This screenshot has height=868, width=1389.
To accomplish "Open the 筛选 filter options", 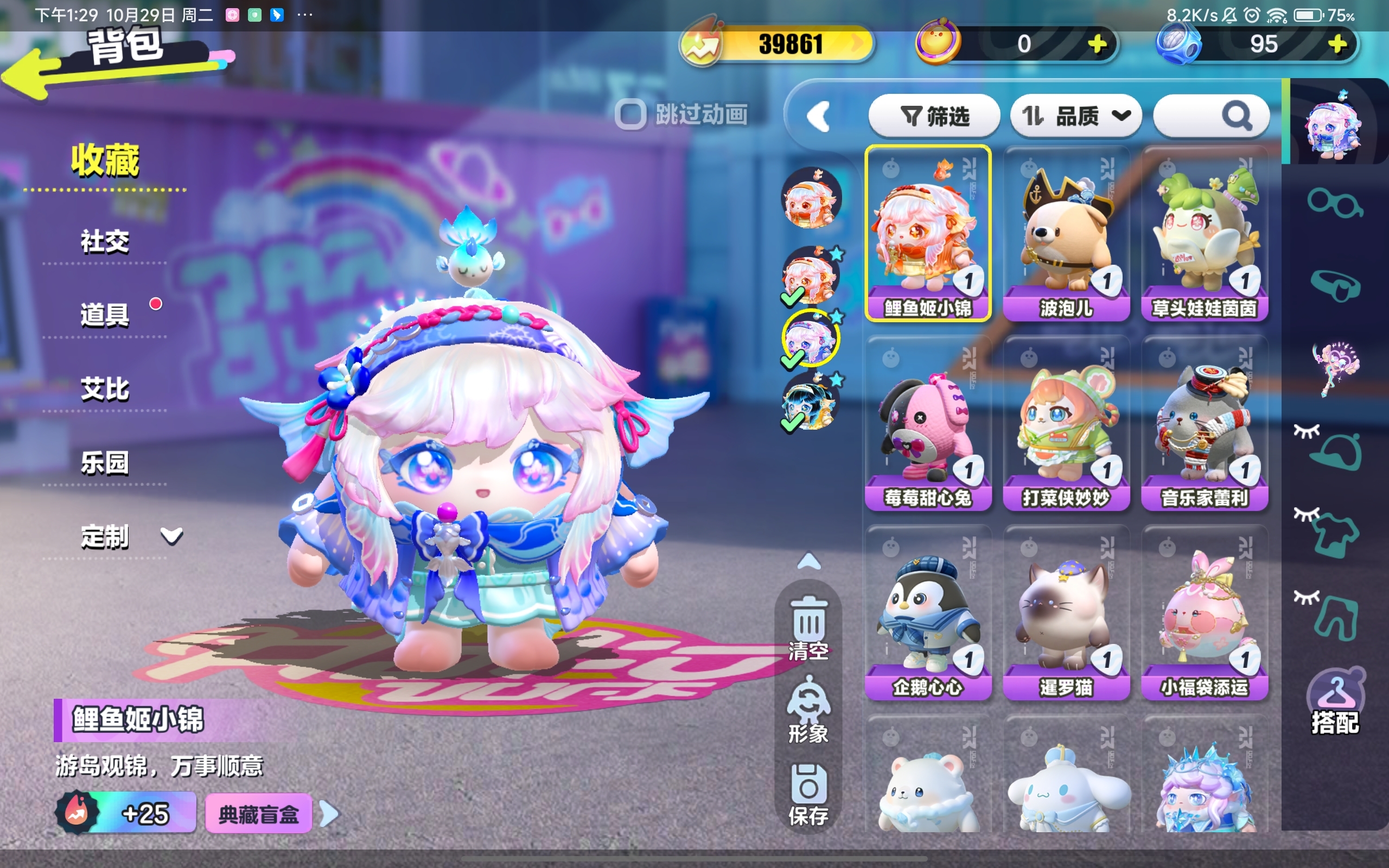I will (934, 117).
